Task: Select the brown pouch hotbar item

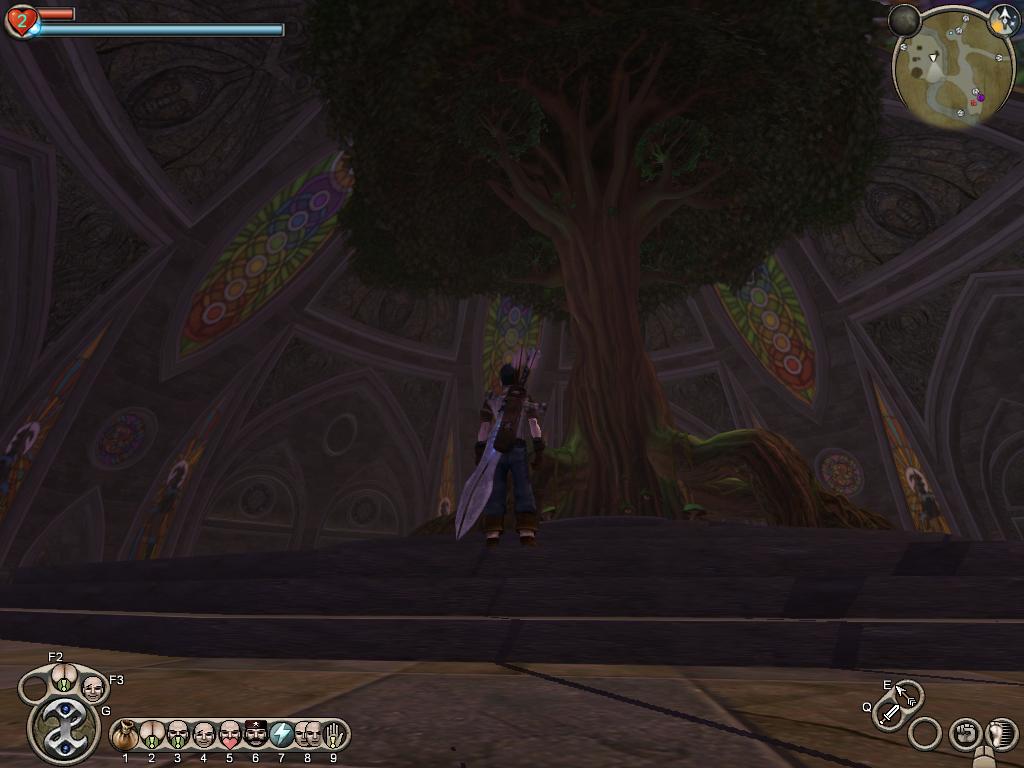Action: (x=125, y=736)
